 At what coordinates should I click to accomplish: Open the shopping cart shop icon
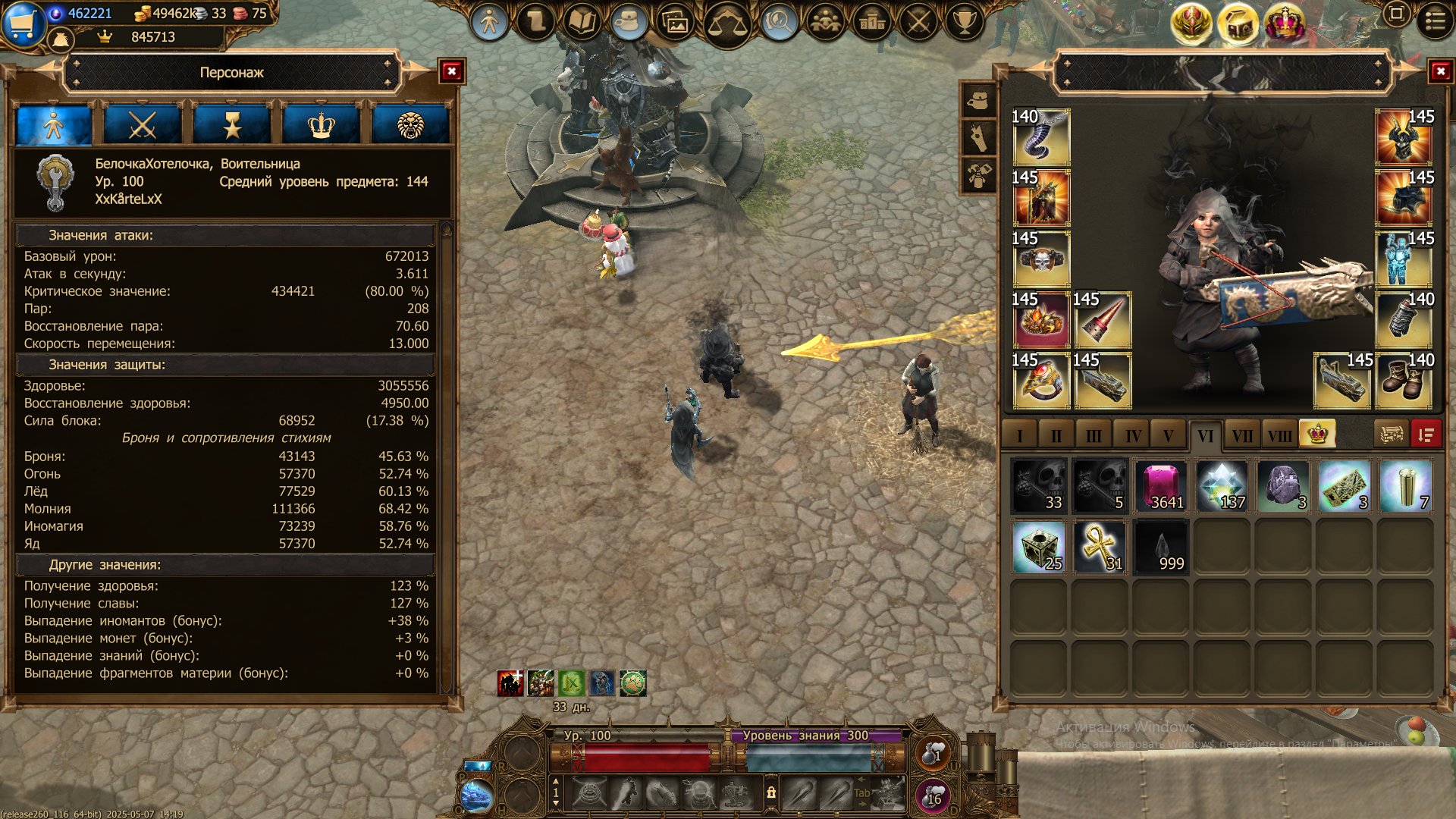pos(23,23)
